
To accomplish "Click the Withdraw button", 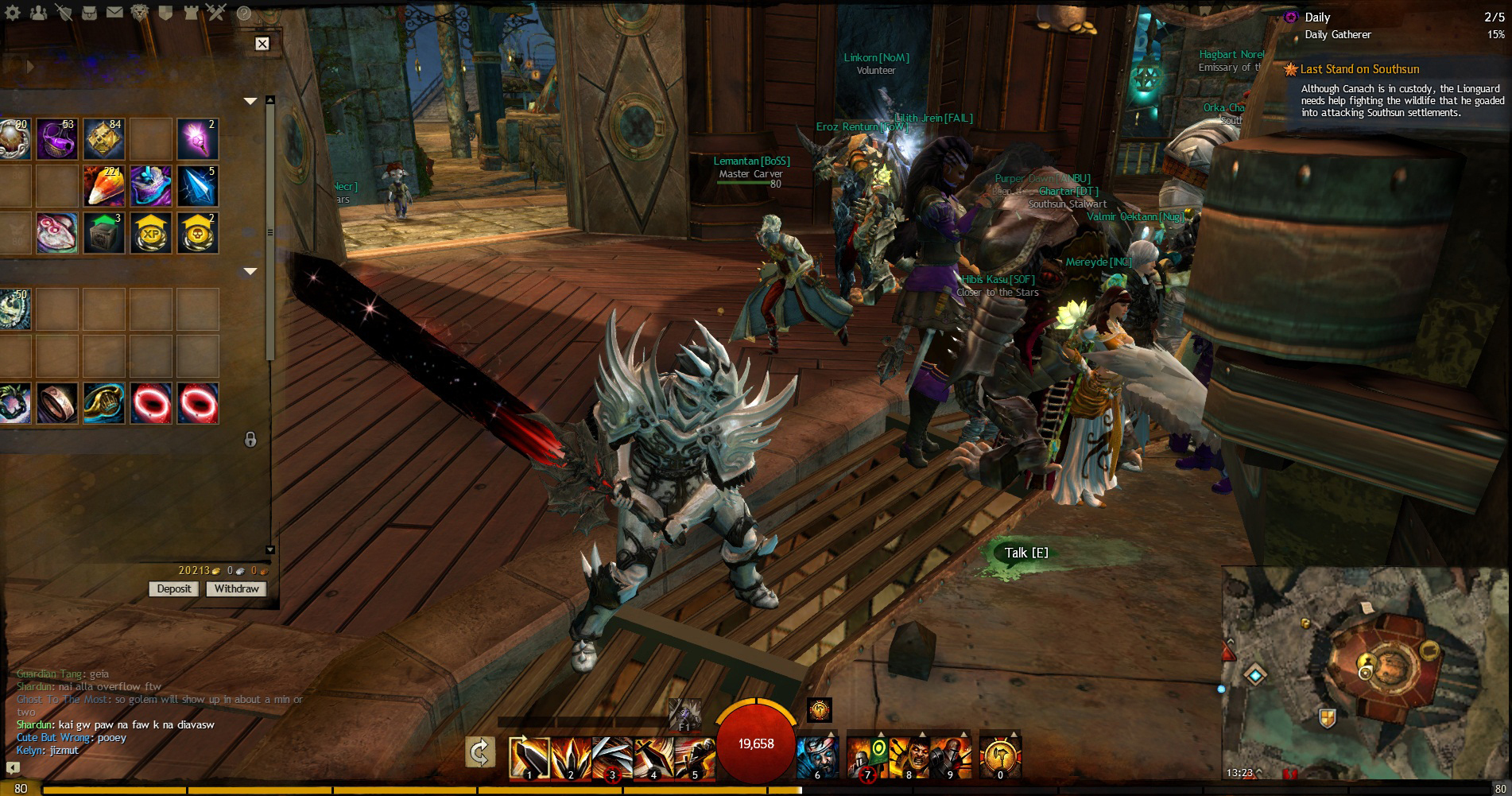I will point(236,588).
